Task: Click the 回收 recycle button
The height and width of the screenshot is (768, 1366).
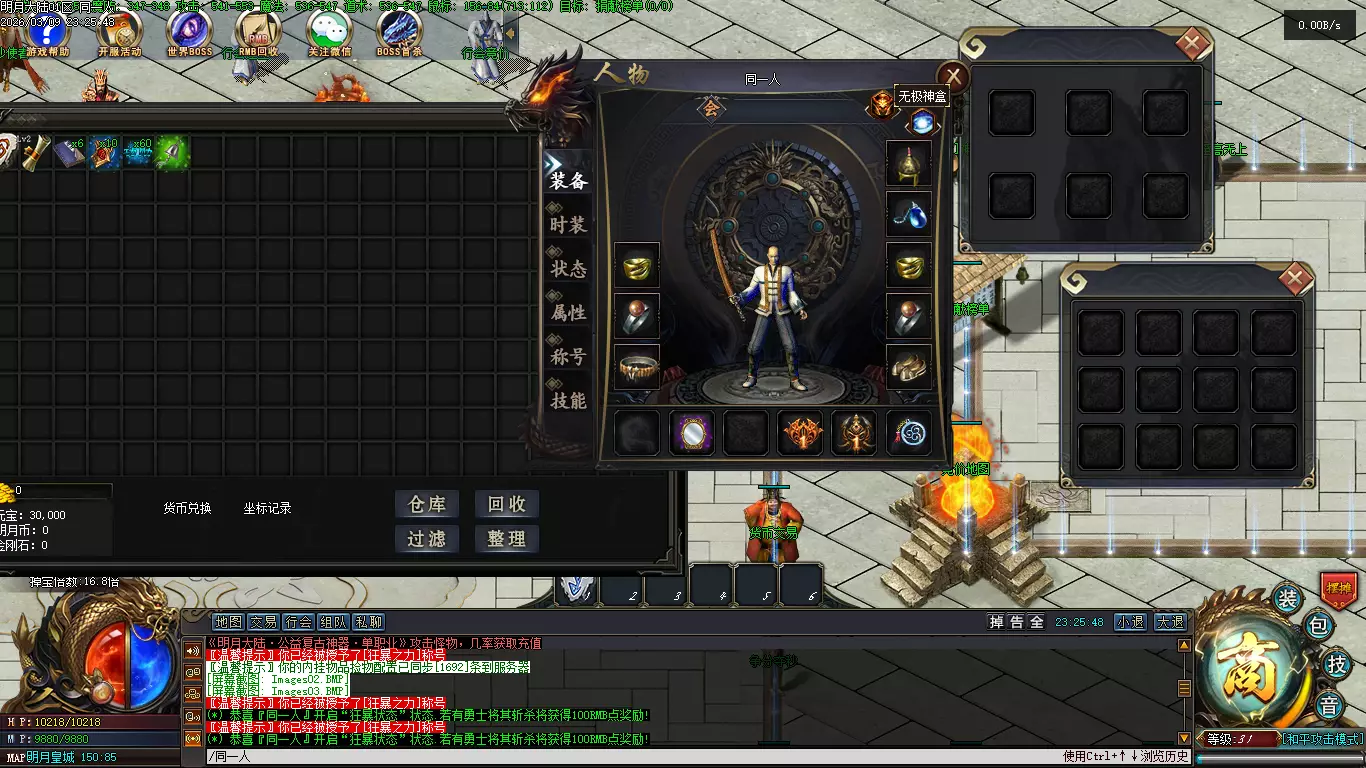Action: point(506,504)
